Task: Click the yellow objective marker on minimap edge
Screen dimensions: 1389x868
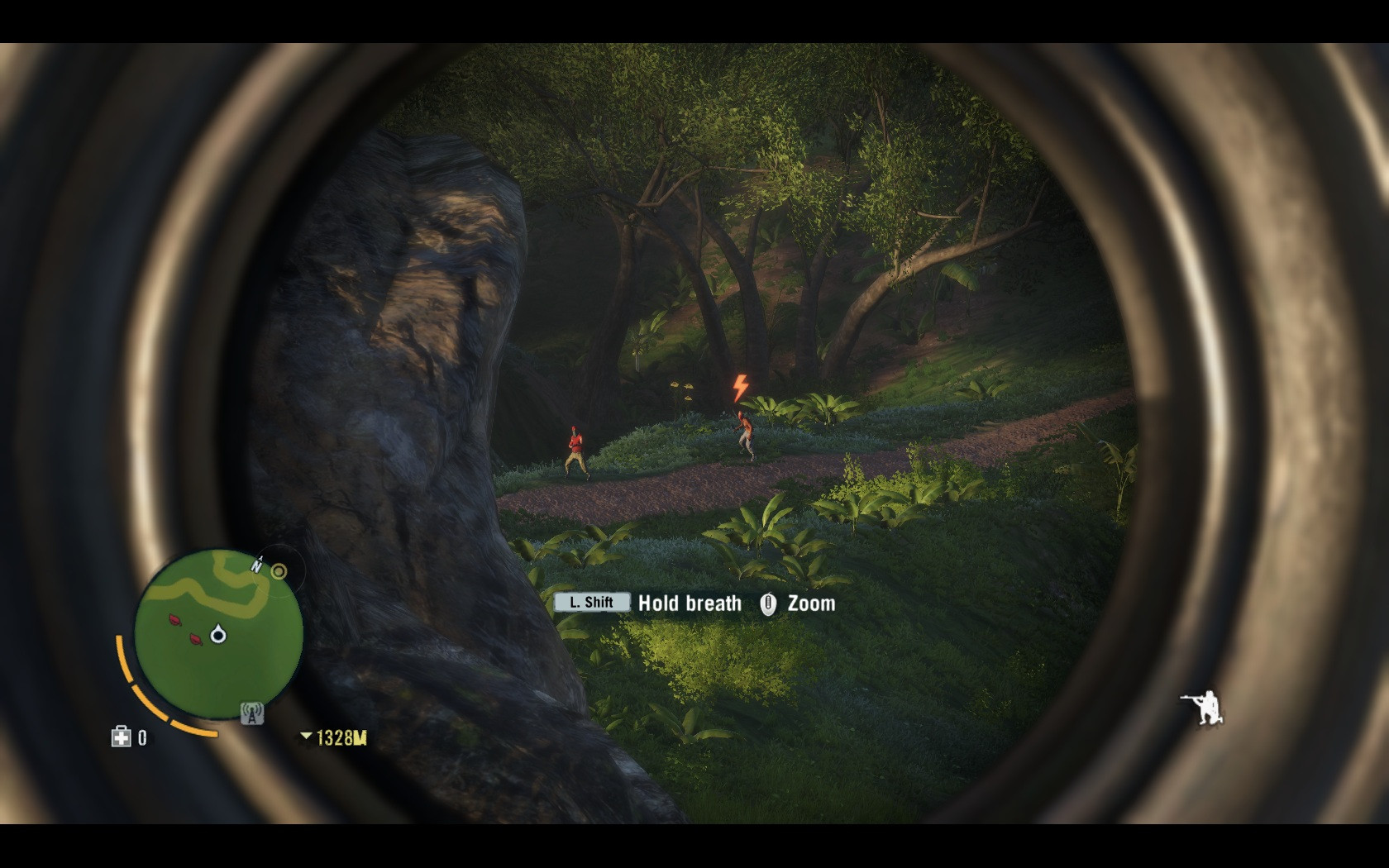Action: pyautogui.click(x=279, y=570)
